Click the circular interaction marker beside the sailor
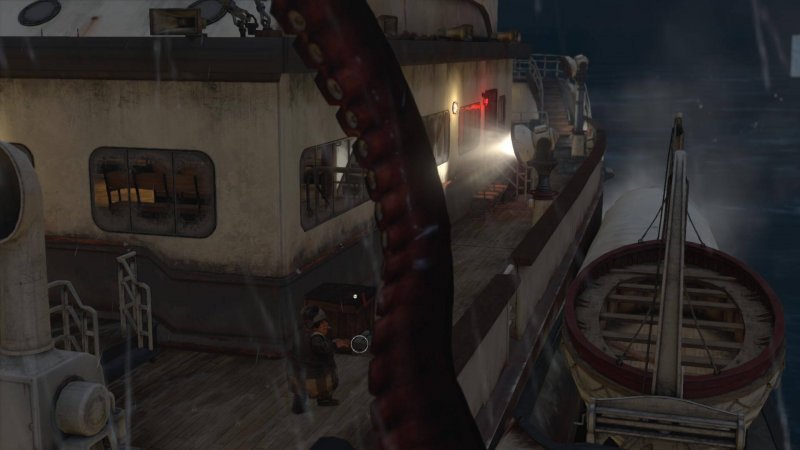Viewport: 800px width, 450px height. click(x=360, y=344)
